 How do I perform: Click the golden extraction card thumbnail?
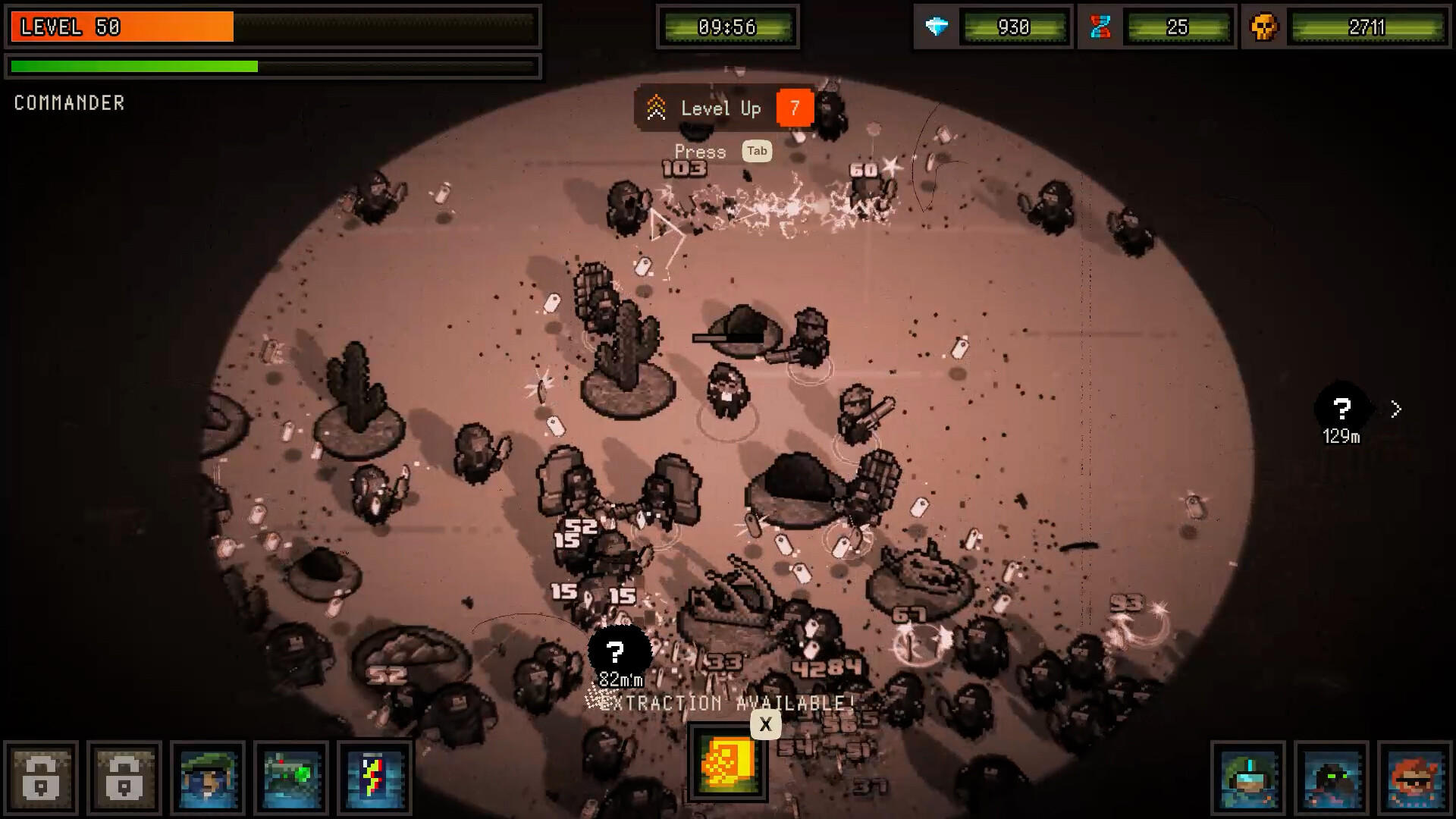pyautogui.click(x=726, y=762)
